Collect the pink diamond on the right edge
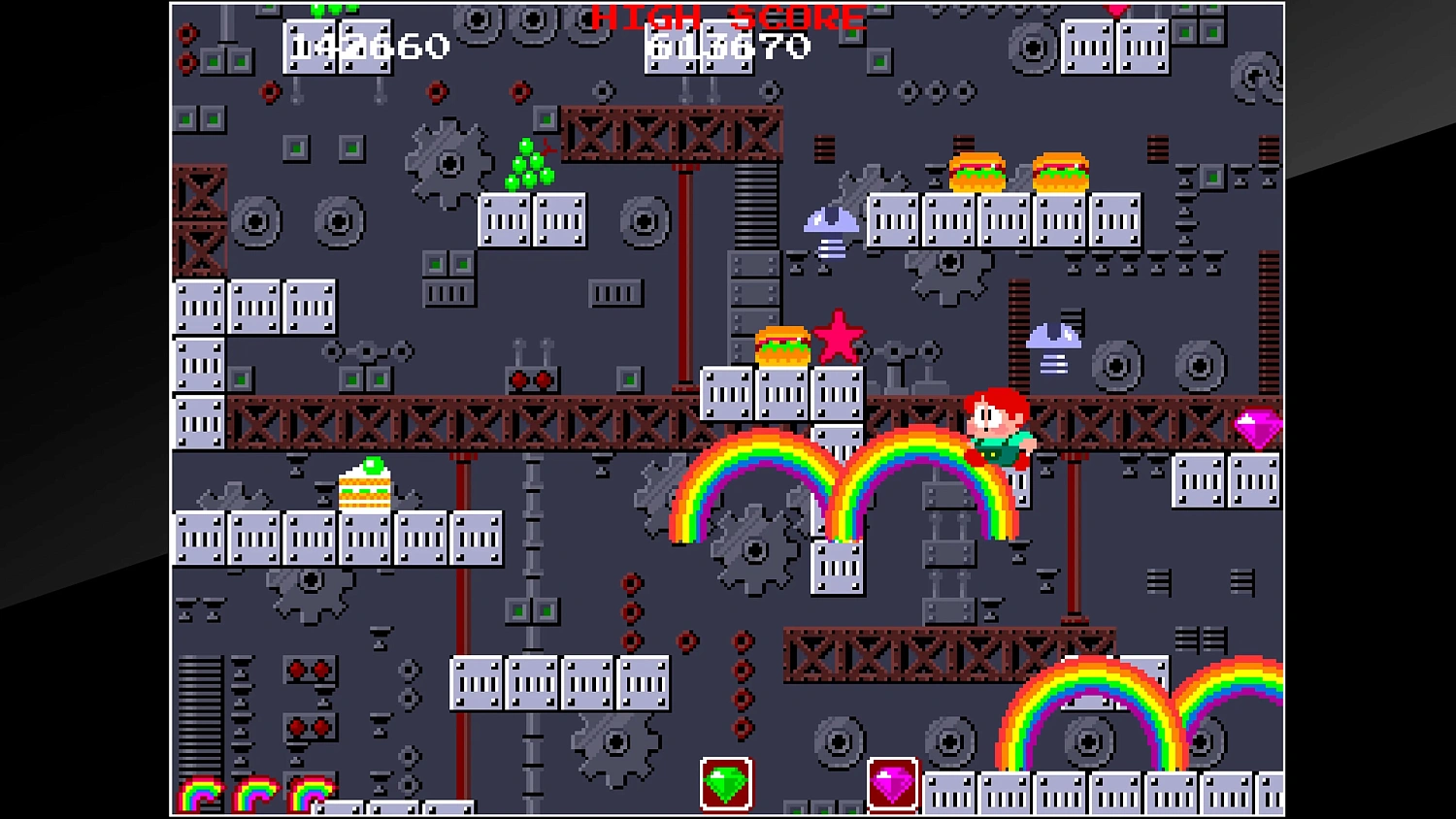Viewport: 1456px width, 819px height. 1259,428
